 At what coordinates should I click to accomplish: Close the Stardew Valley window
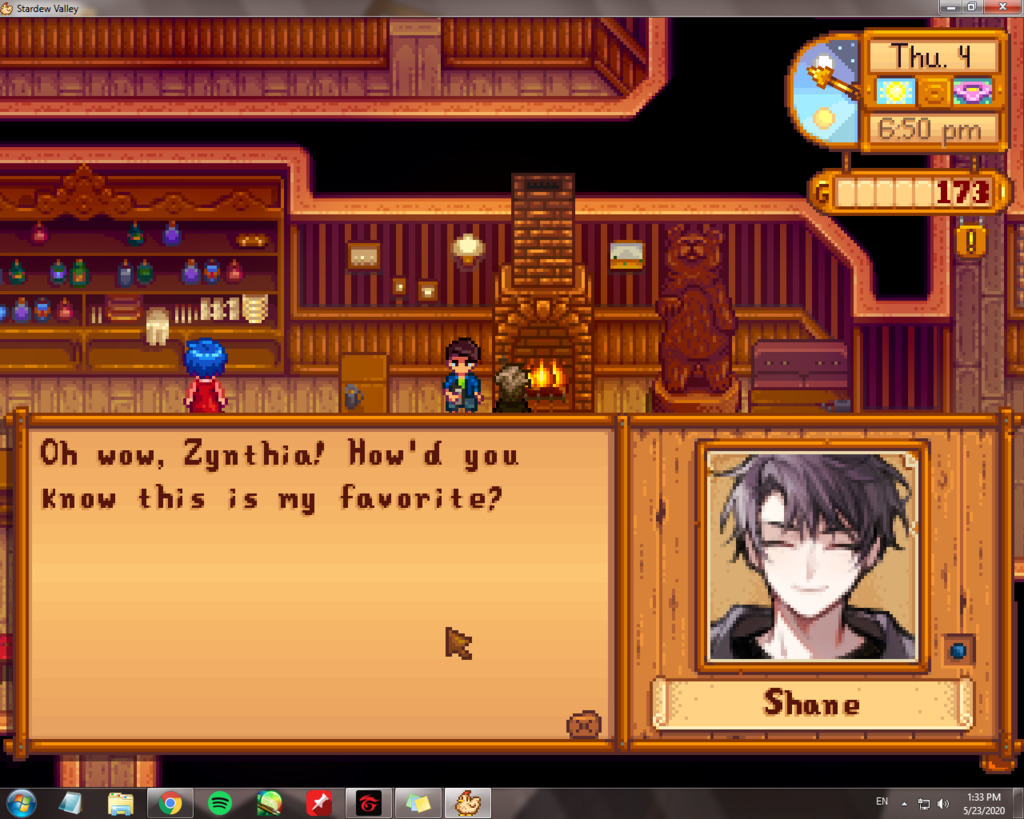pos(1004,7)
